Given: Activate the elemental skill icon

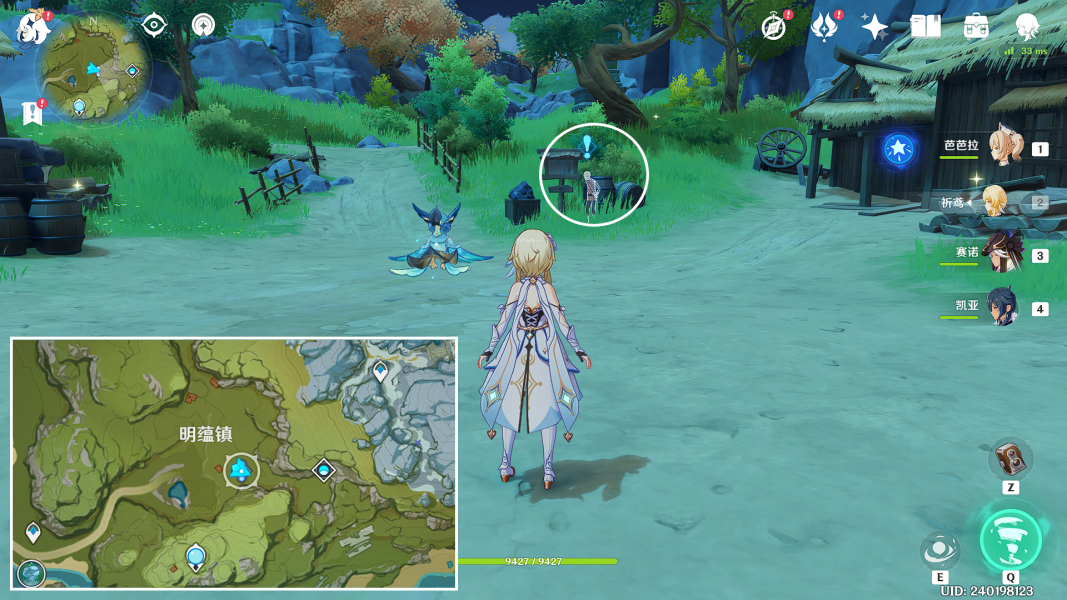Looking at the screenshot, I should coord(940,549).
